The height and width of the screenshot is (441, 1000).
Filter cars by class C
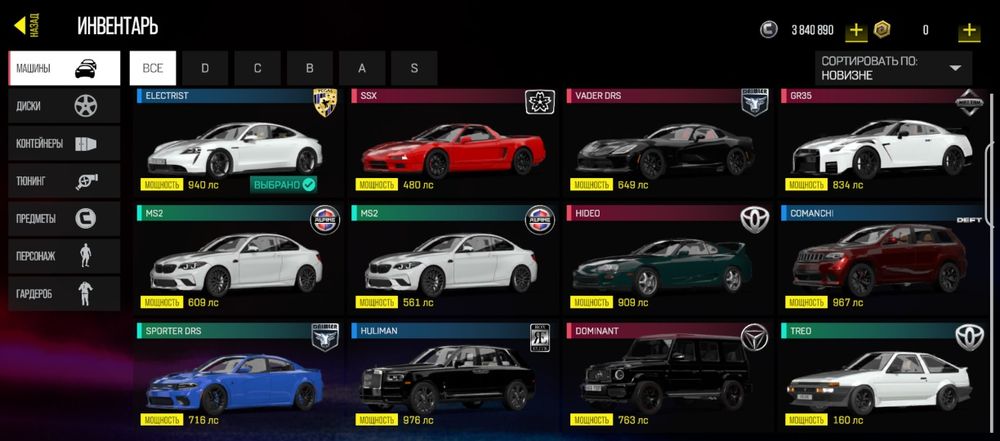[257, 68]
